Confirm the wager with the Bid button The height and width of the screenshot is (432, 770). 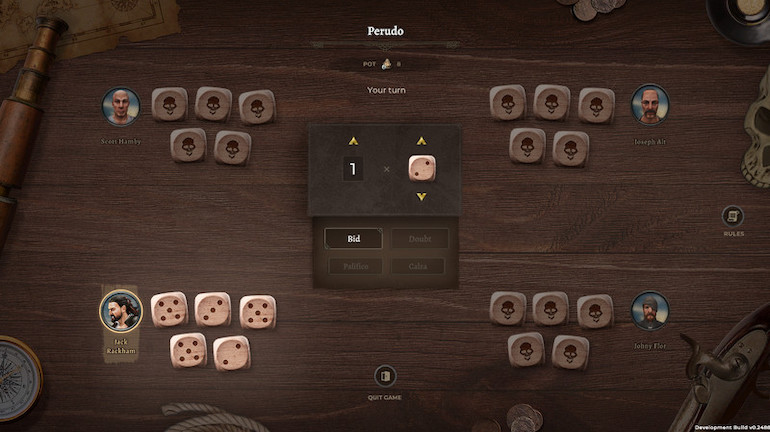tap(353, 239)
